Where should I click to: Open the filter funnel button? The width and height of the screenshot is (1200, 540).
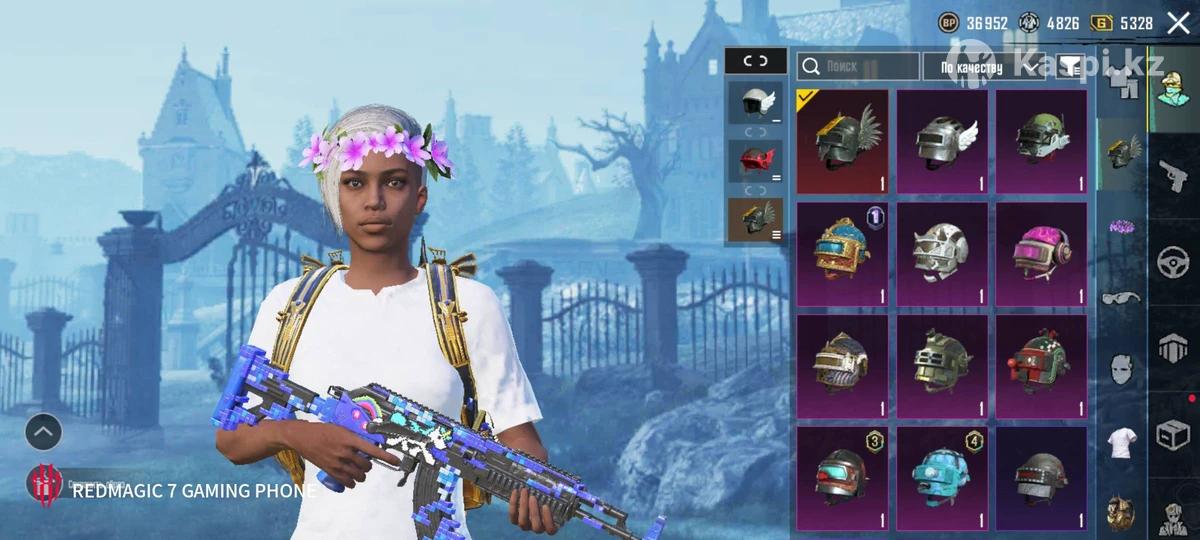pyautogui.click(x=1071, y=67)
